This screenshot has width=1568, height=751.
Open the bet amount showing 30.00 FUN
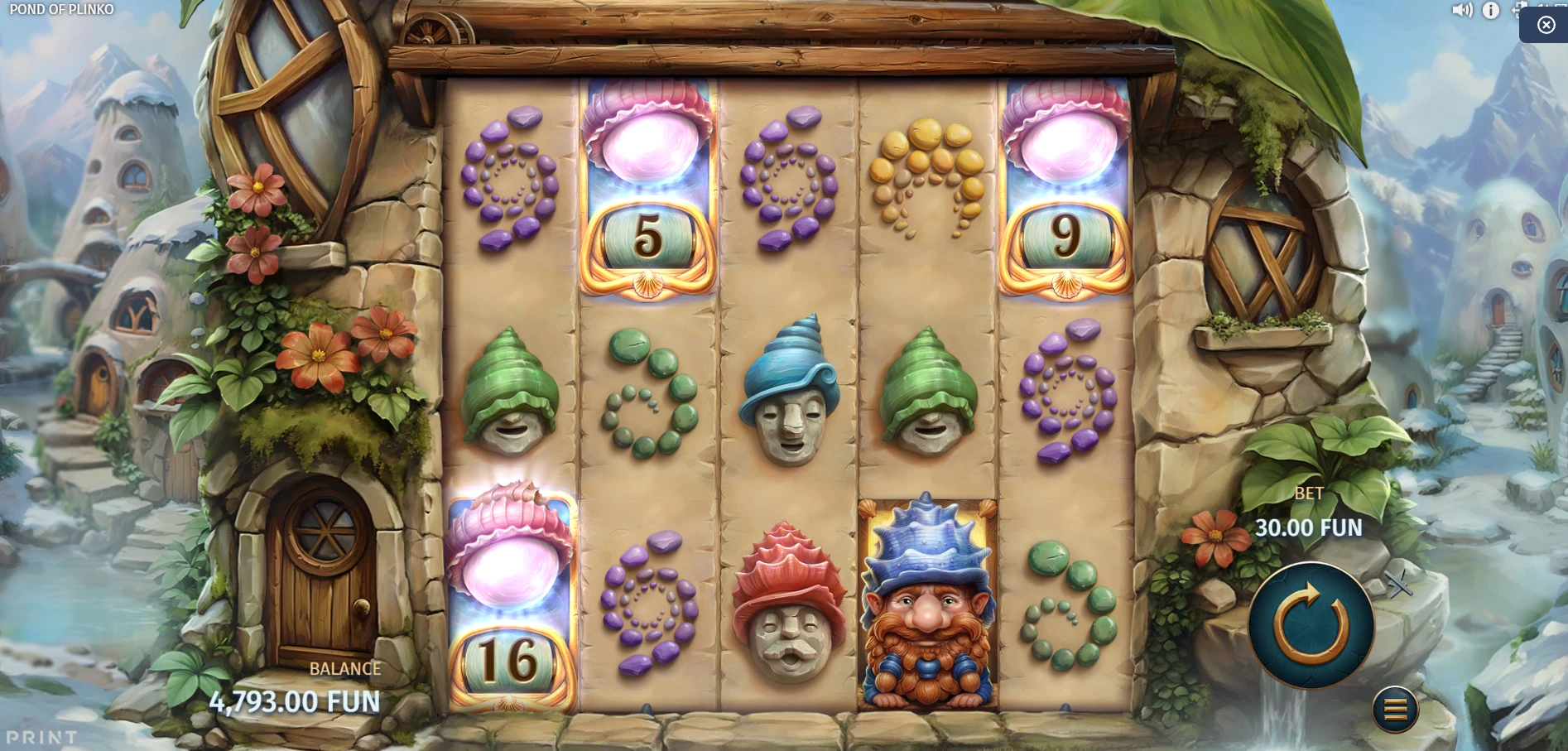pos(1308,527)
